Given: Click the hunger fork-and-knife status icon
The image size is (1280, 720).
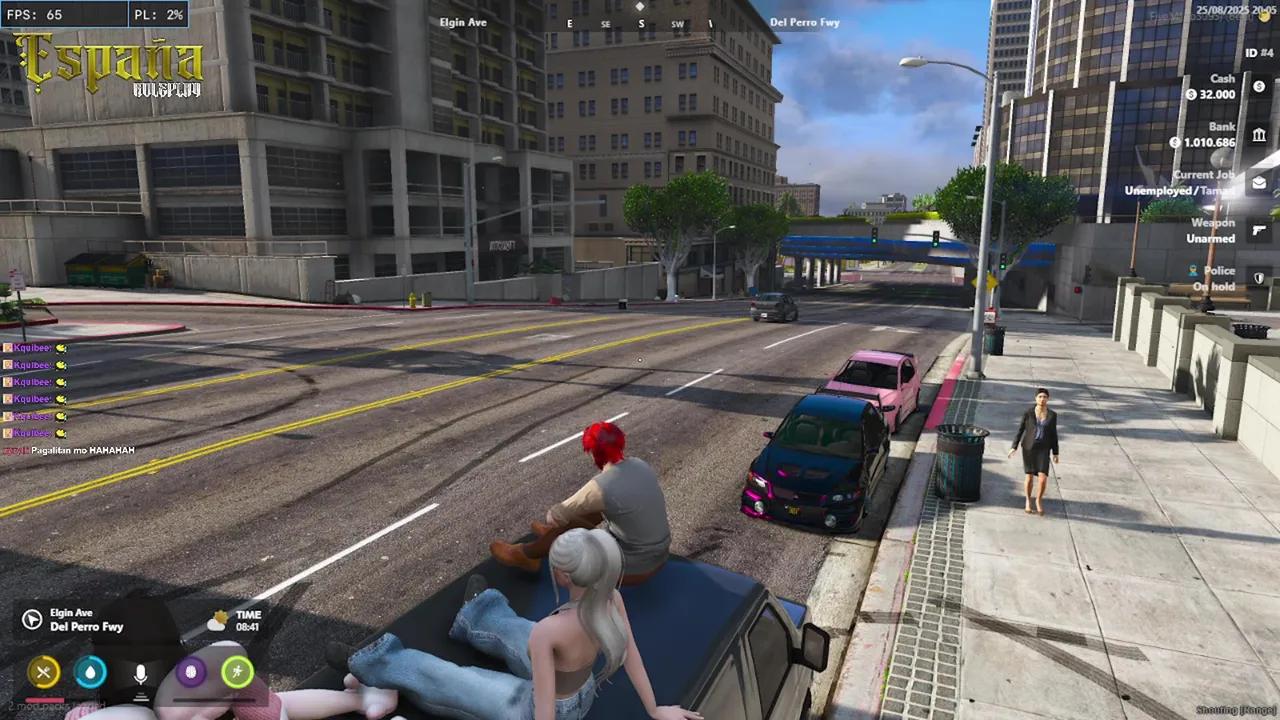Looking at the screenshot, I should tap(44, 672).
